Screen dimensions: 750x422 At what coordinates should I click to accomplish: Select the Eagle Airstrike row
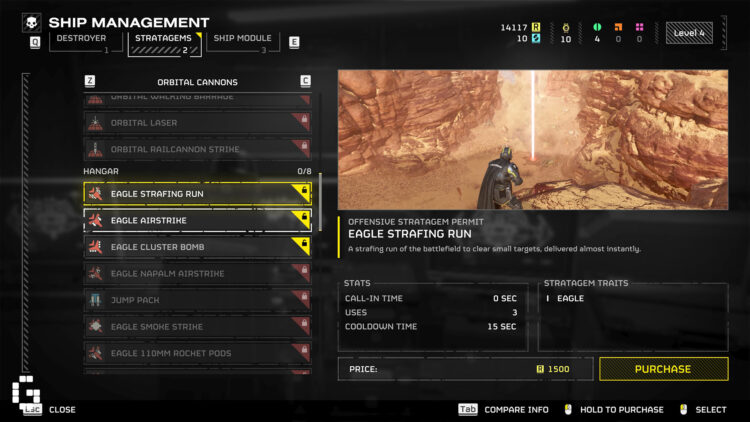[197, 220]
